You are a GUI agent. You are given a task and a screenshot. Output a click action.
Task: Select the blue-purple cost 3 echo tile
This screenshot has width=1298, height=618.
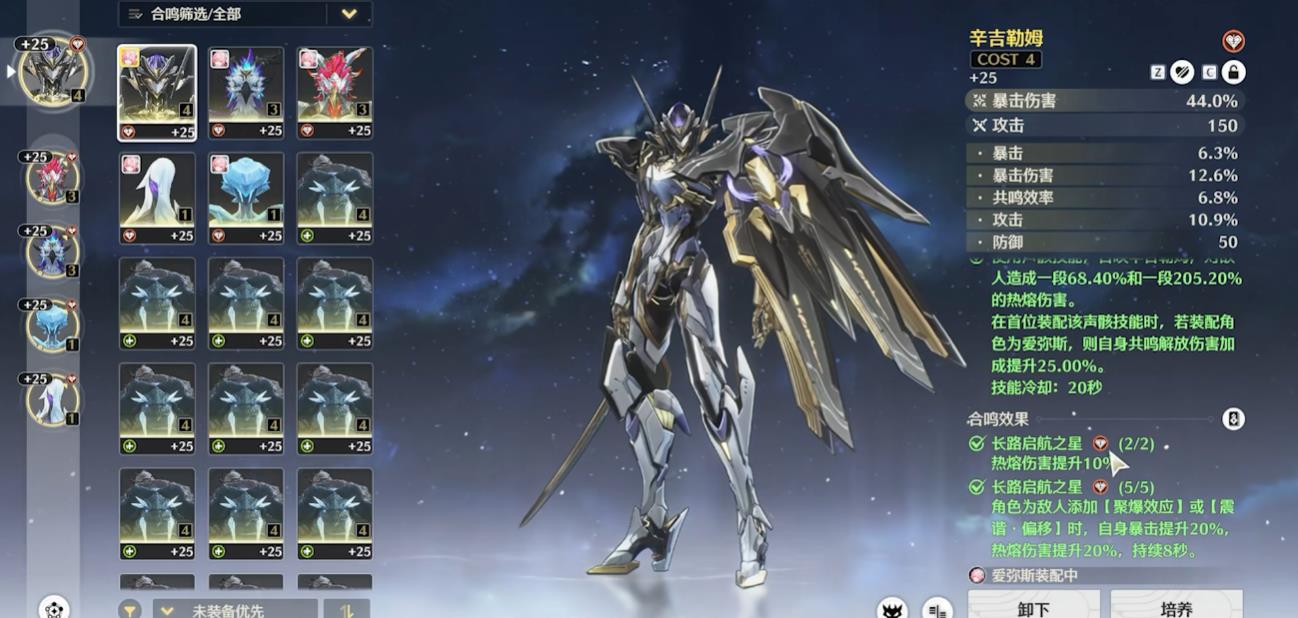coord(246,92)
